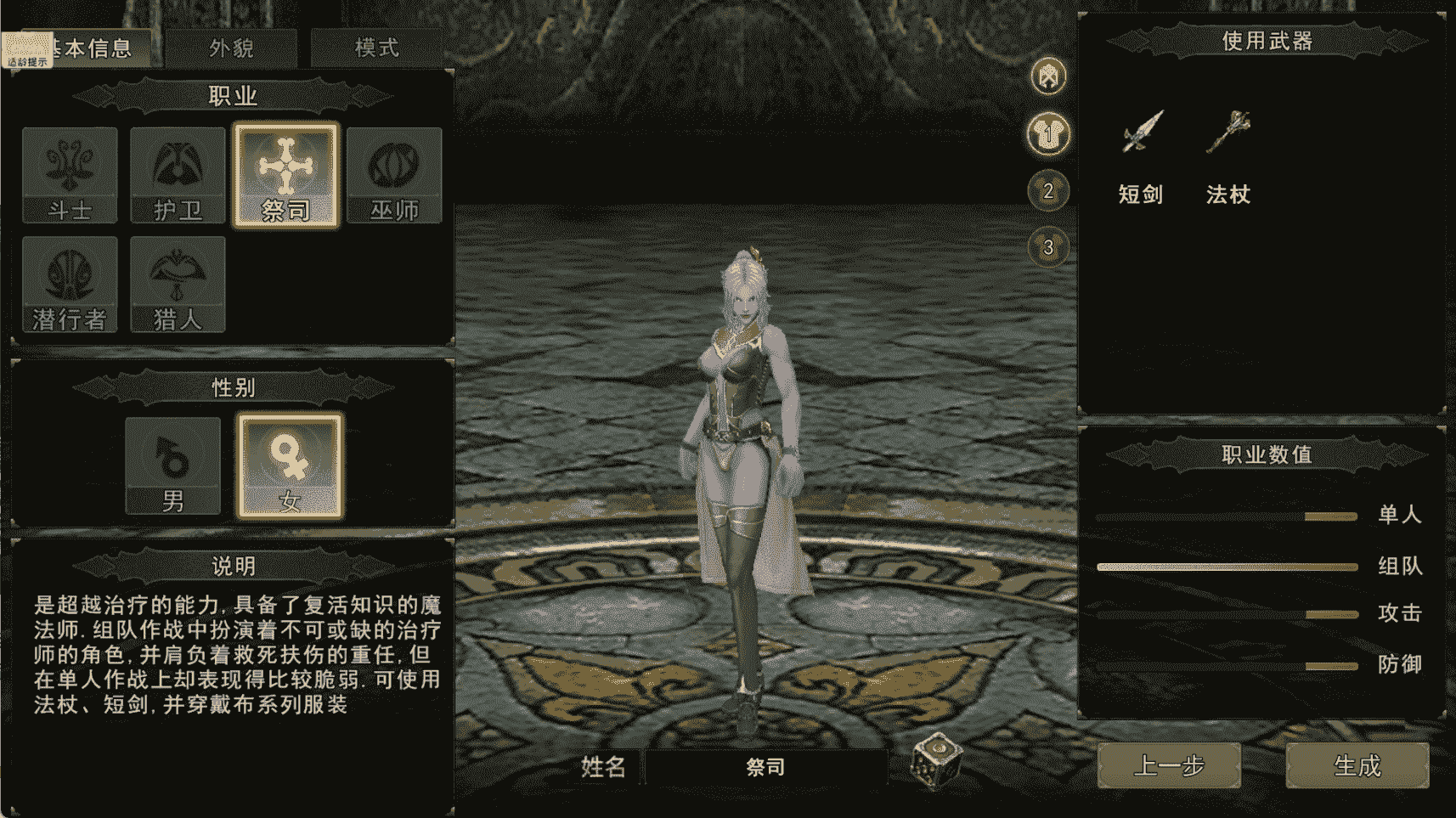Select the 男 male gender option
This screenshot has height=818, width=1456.
point(172,466)
